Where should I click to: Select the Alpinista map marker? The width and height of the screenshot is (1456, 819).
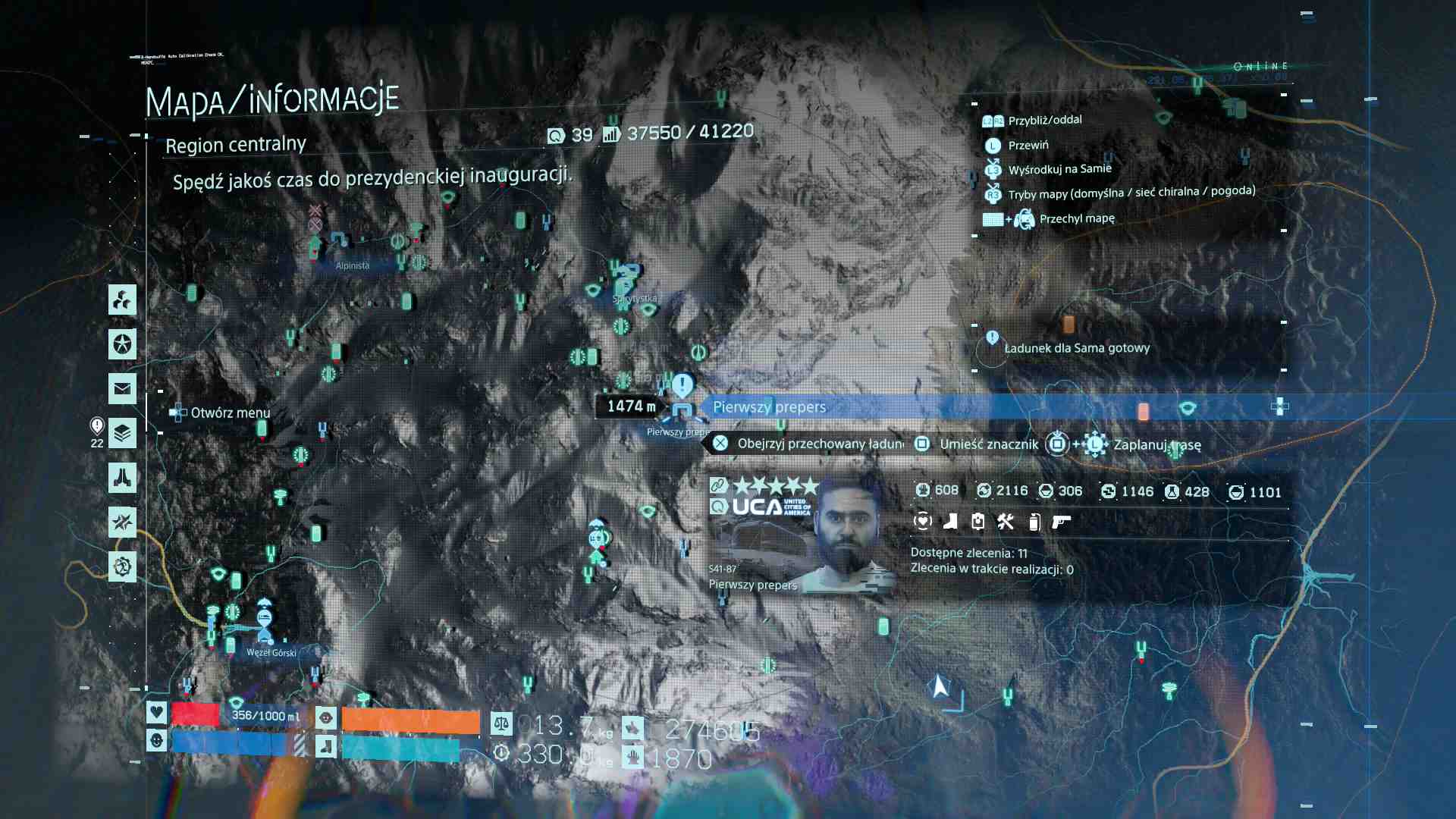click(339, 240)
